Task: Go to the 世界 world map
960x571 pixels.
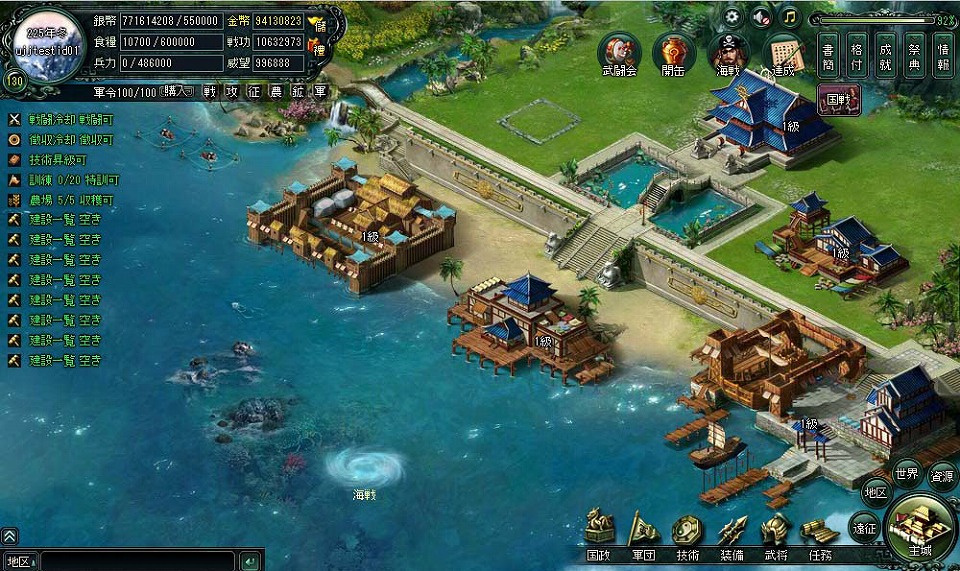Action: tap(907, 473)
